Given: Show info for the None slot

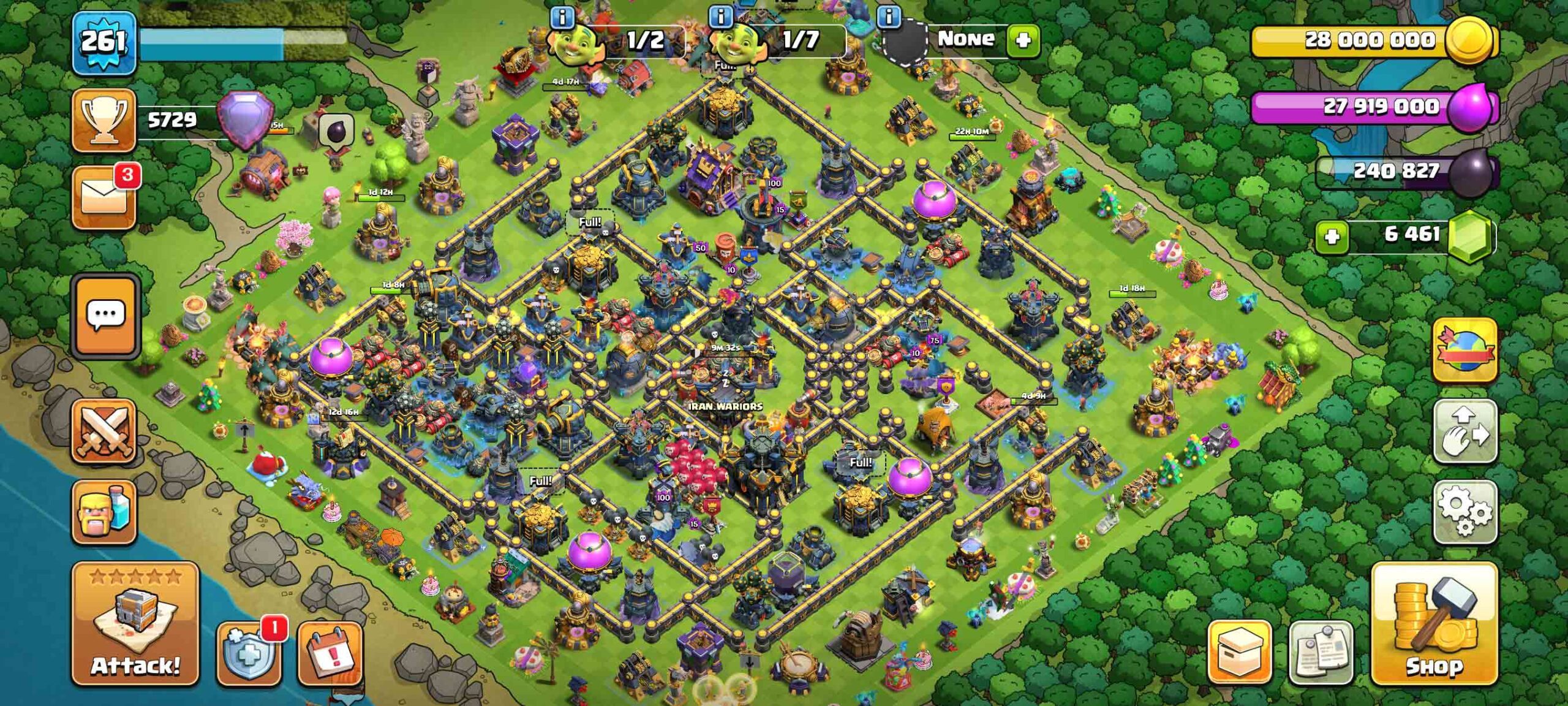Looking at the screenshot, I should click(888, 17).
